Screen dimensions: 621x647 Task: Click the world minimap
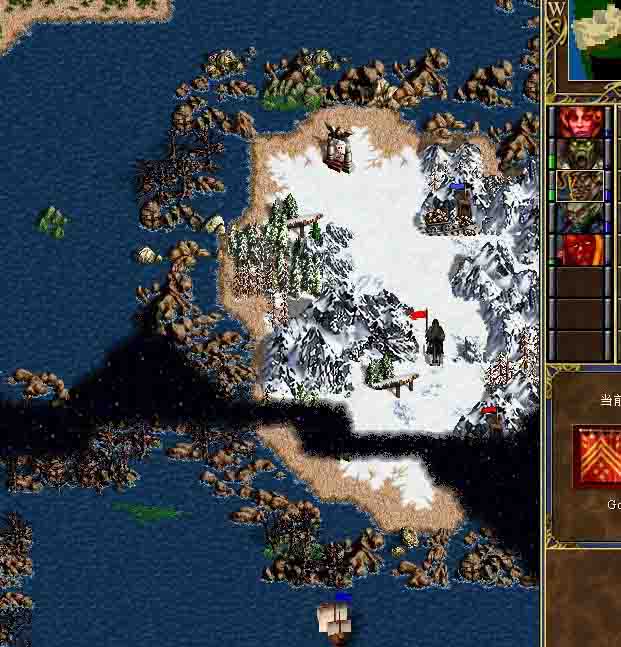(x=595, y=40)
